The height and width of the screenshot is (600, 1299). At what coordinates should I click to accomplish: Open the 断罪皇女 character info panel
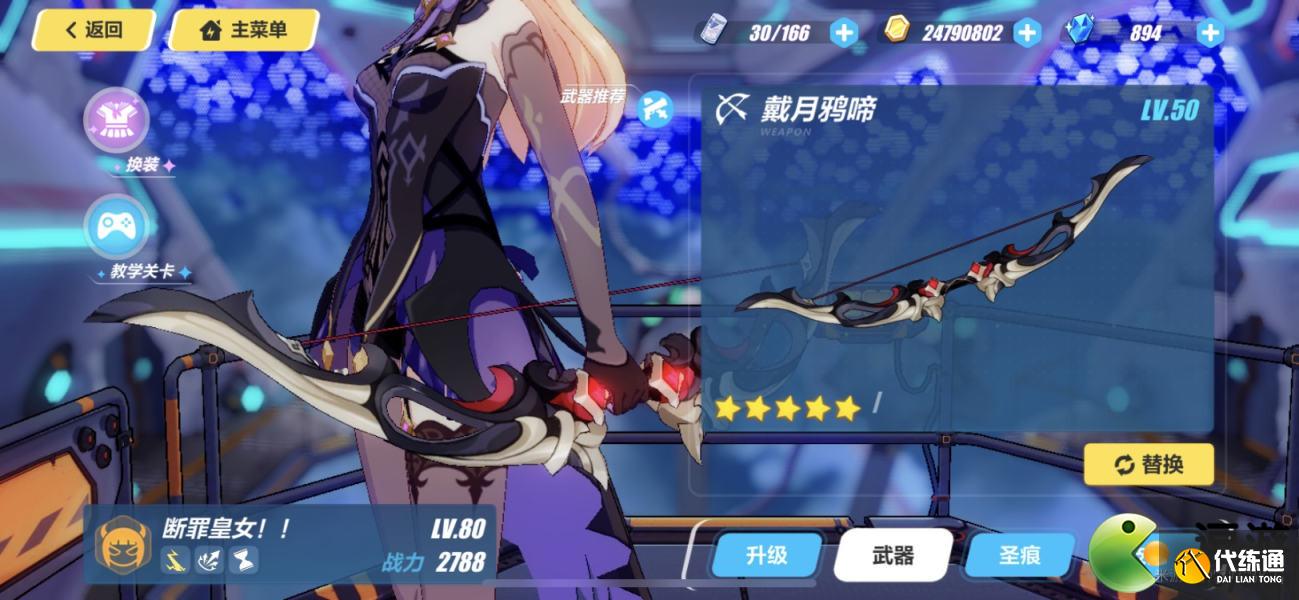click(x=290, y=544)
